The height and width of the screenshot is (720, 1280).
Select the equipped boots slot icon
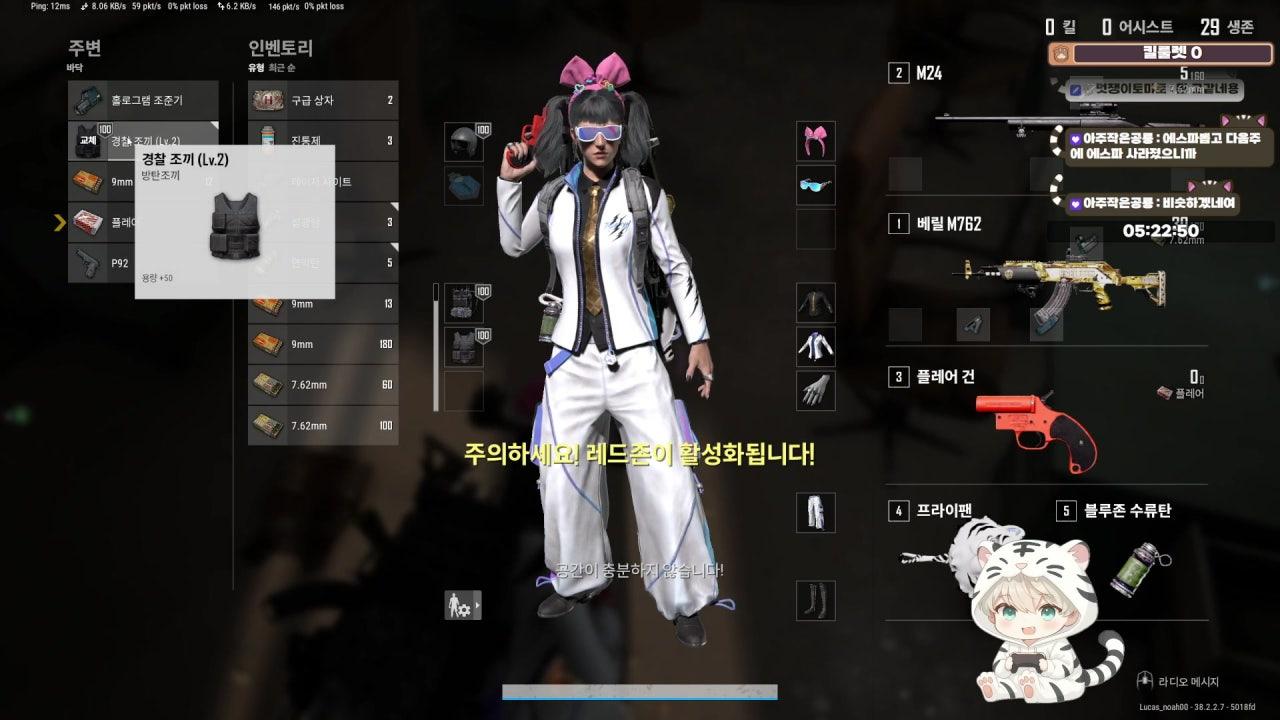click(x=815, y=598)
